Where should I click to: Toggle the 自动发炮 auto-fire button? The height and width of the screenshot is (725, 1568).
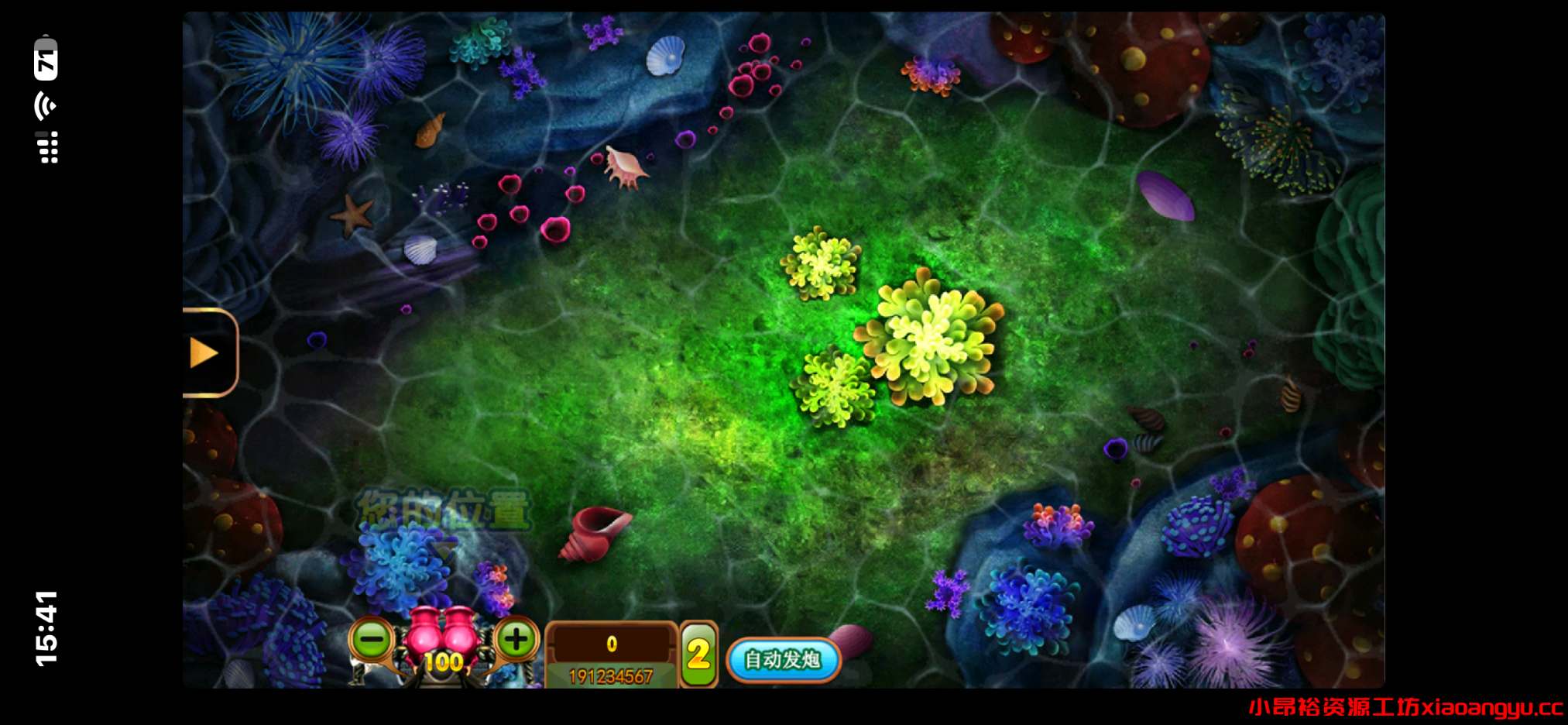point(783,660)
